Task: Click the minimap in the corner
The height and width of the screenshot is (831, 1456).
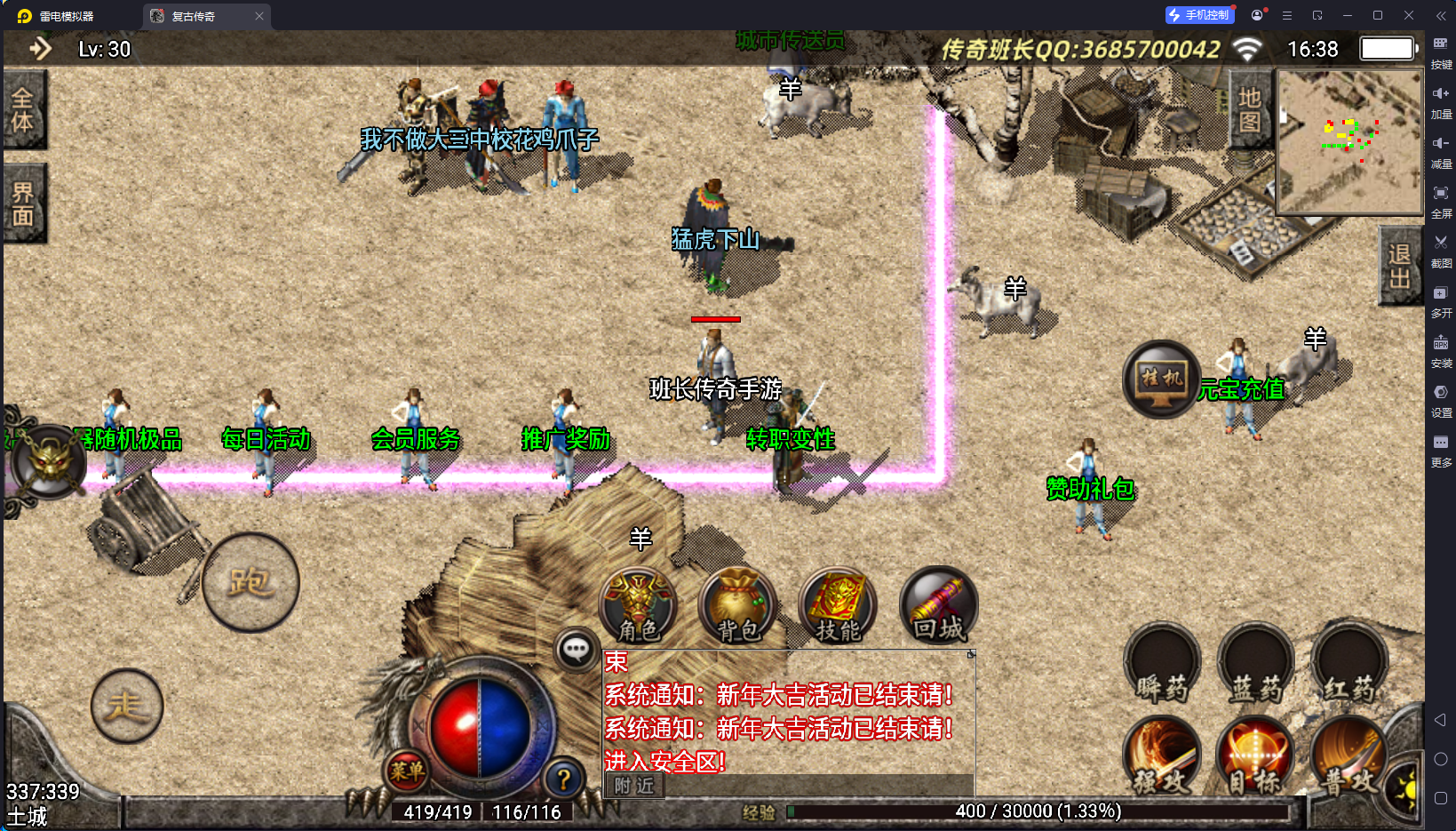Action: (1349, 142)
